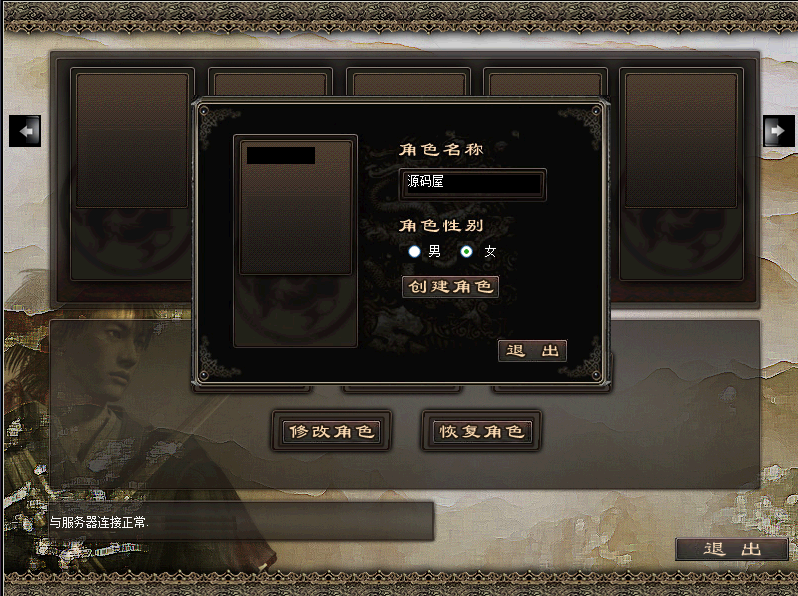Image resolution: width=798 pixels, height=596 pixels.
Task: Show next character slots with right arrow
Action: pyautogui.click(x=778, y=130)
